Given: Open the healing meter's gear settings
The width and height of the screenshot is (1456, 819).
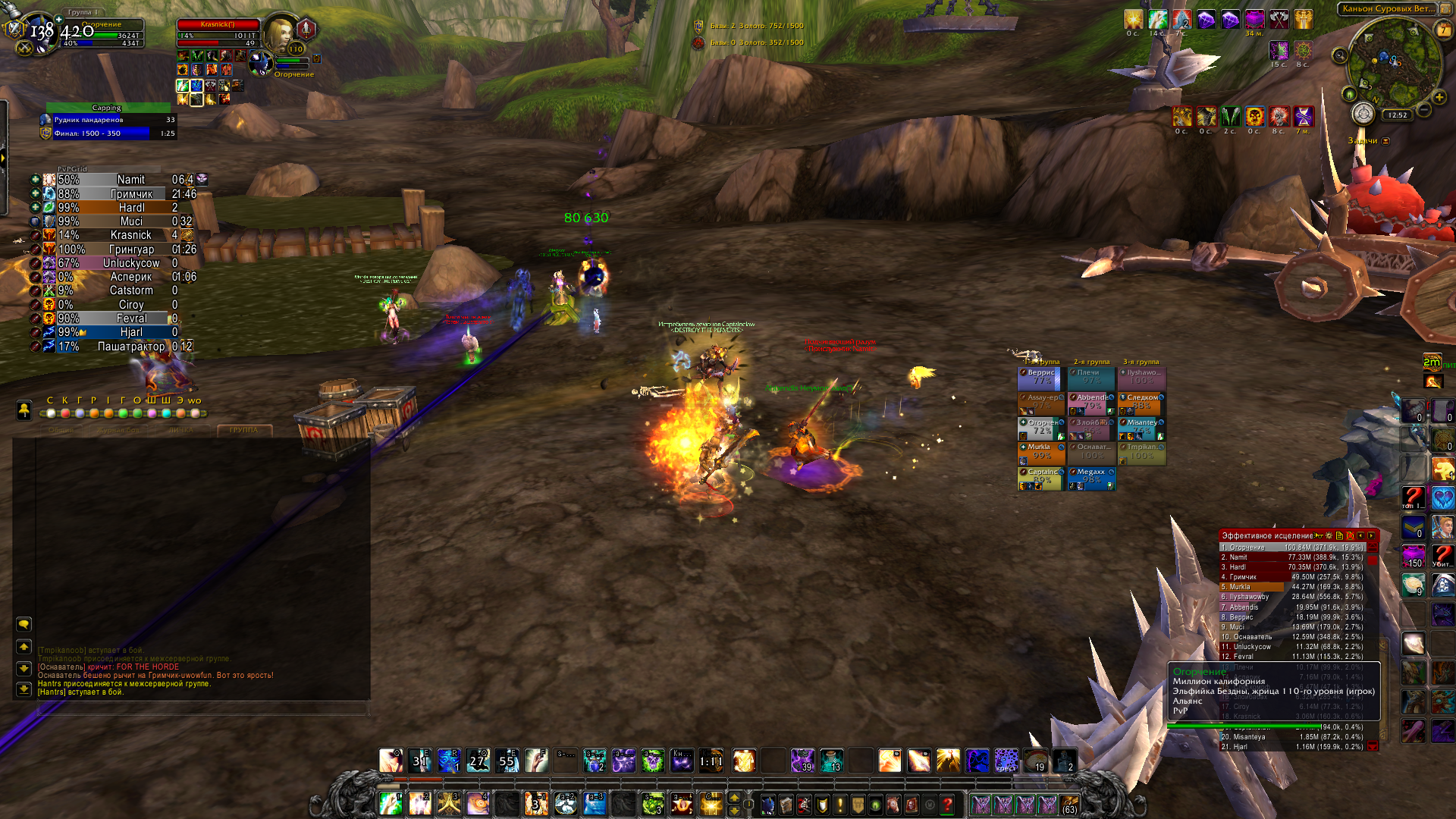Looking at the screenshot, I should (1329, 535).
